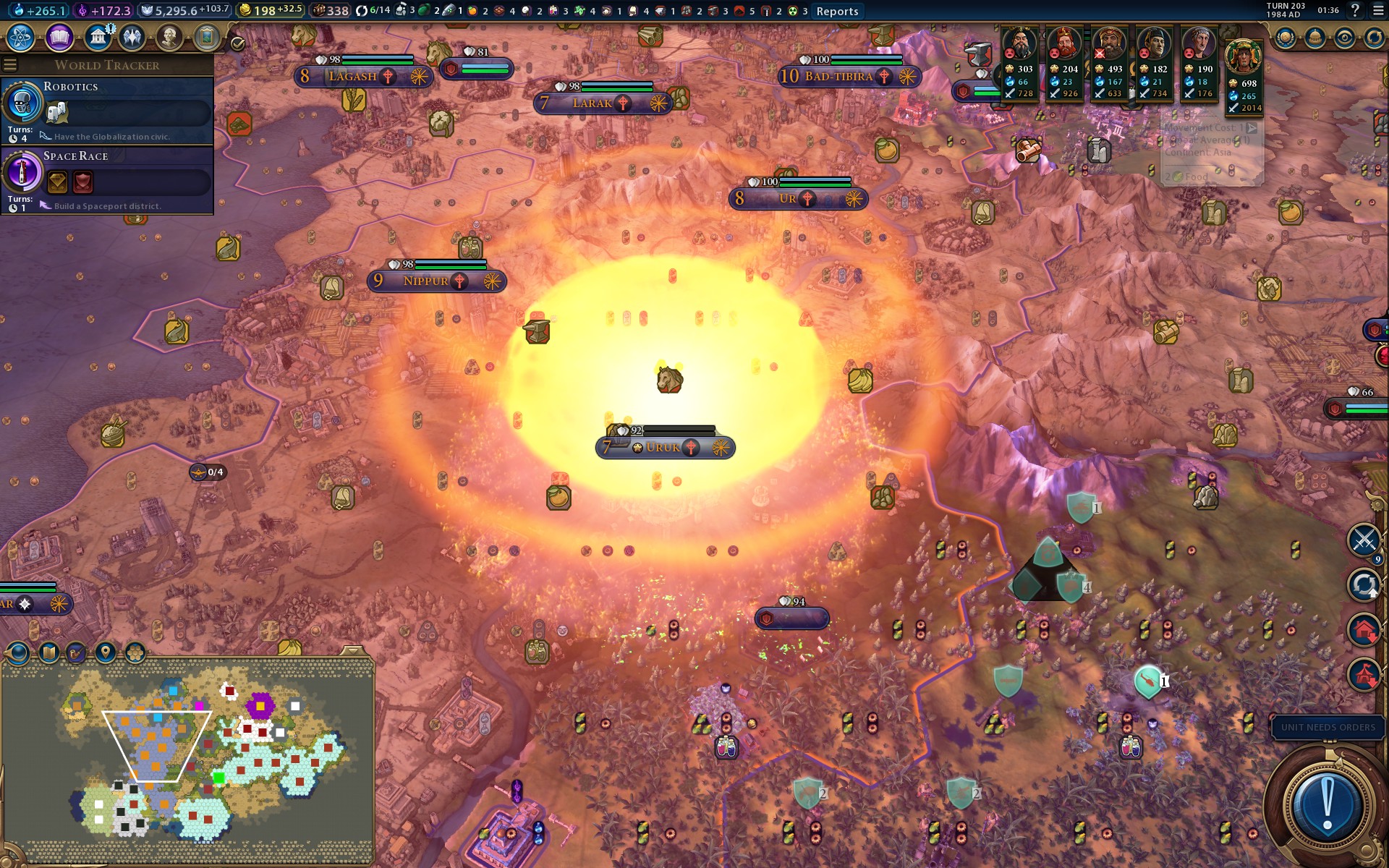The image size is (1389, 868).
Task: Open the Technology tree
Action: click(20, 38)
